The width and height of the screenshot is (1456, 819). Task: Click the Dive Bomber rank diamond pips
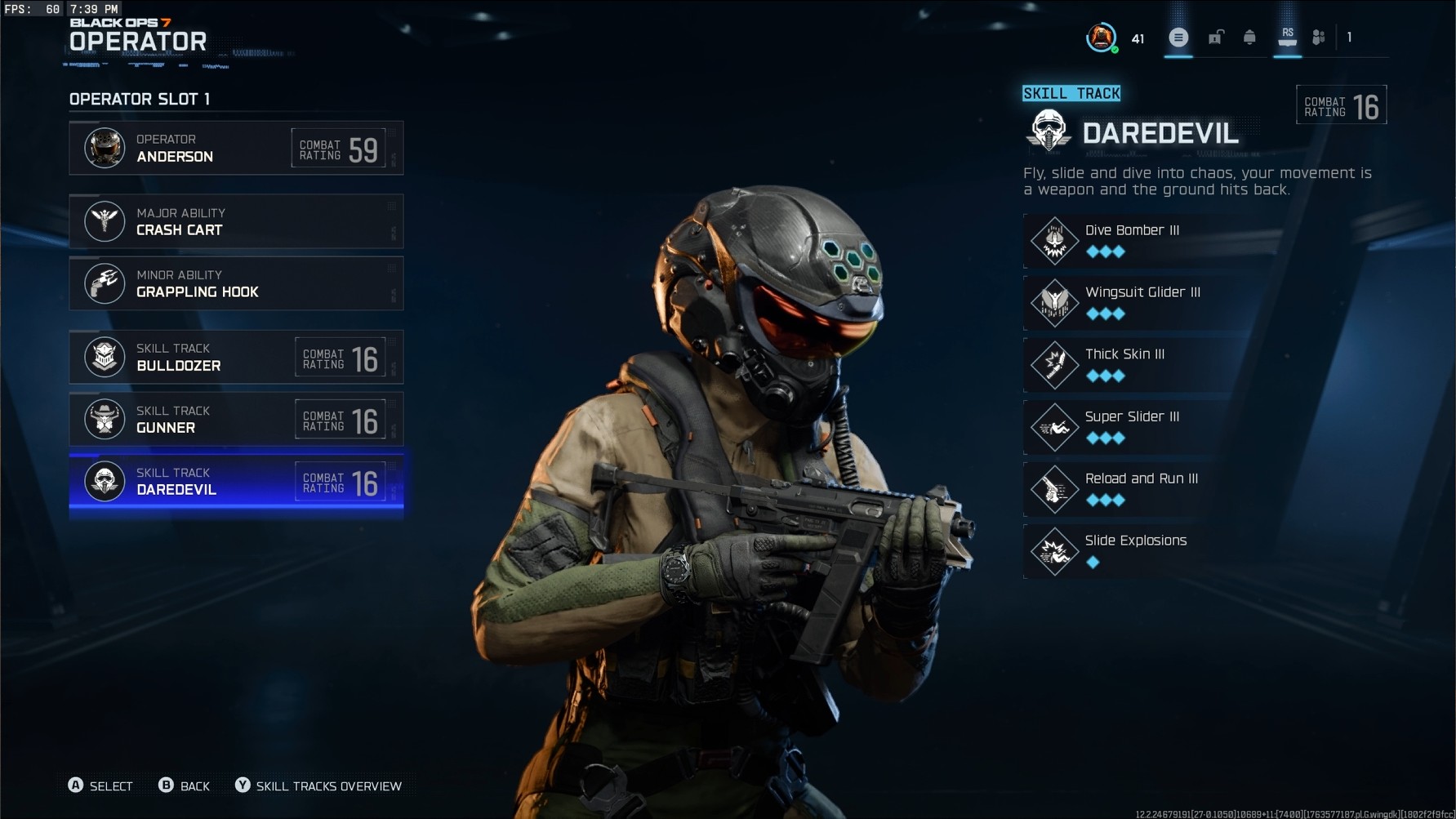click(1106, 252)
